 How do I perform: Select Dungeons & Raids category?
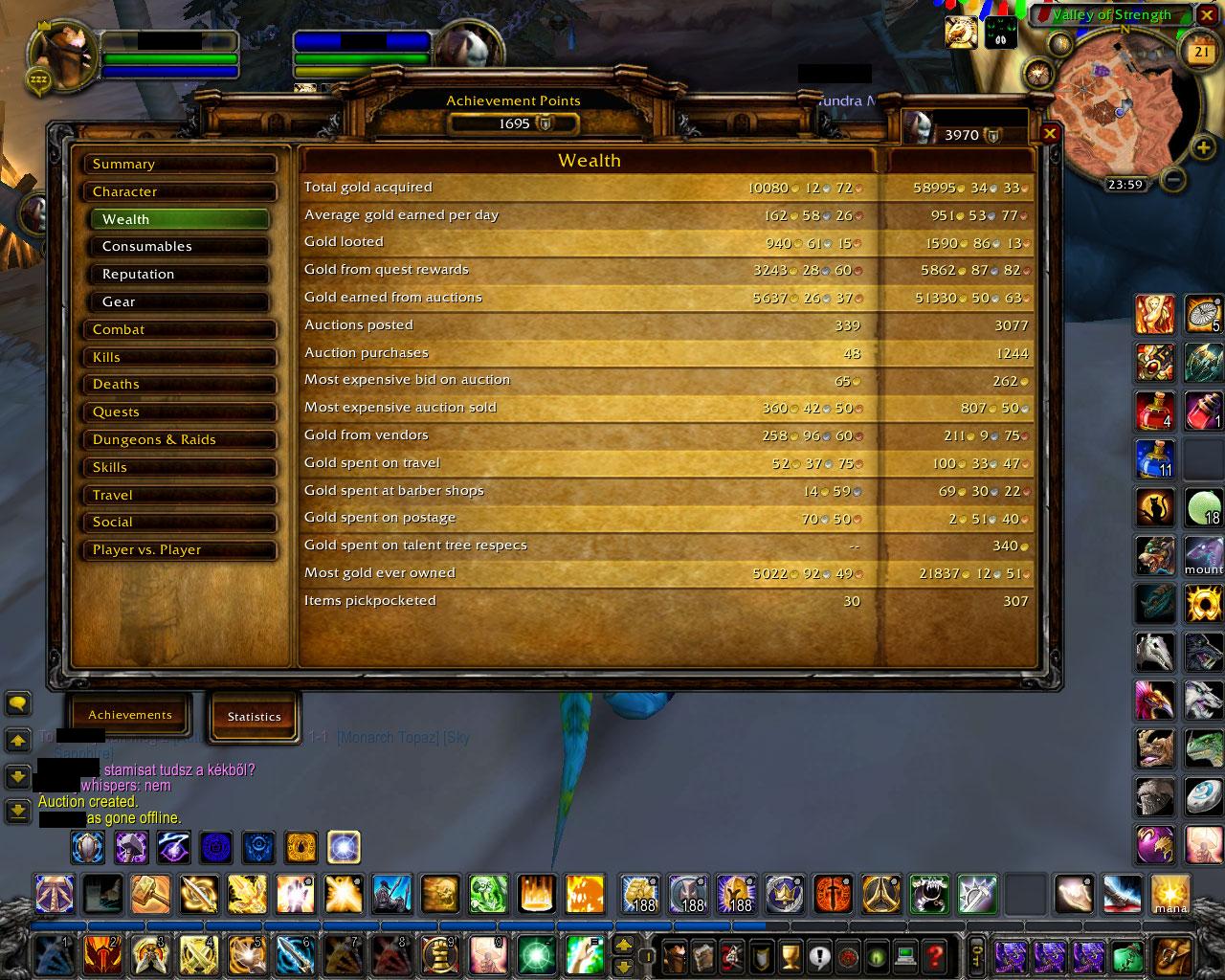pos(179,440)
